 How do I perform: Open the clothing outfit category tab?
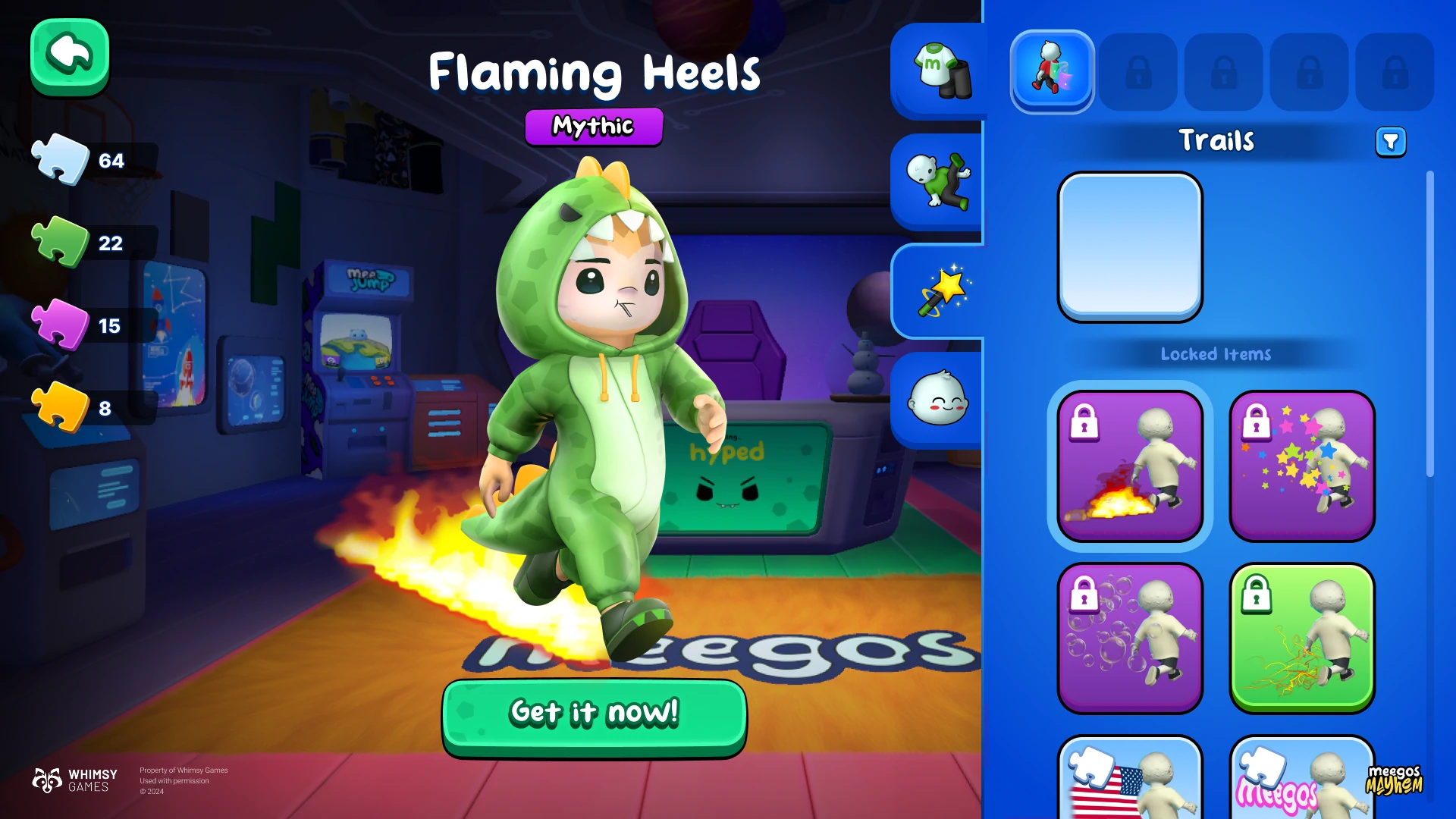click(x=939, y=71)
